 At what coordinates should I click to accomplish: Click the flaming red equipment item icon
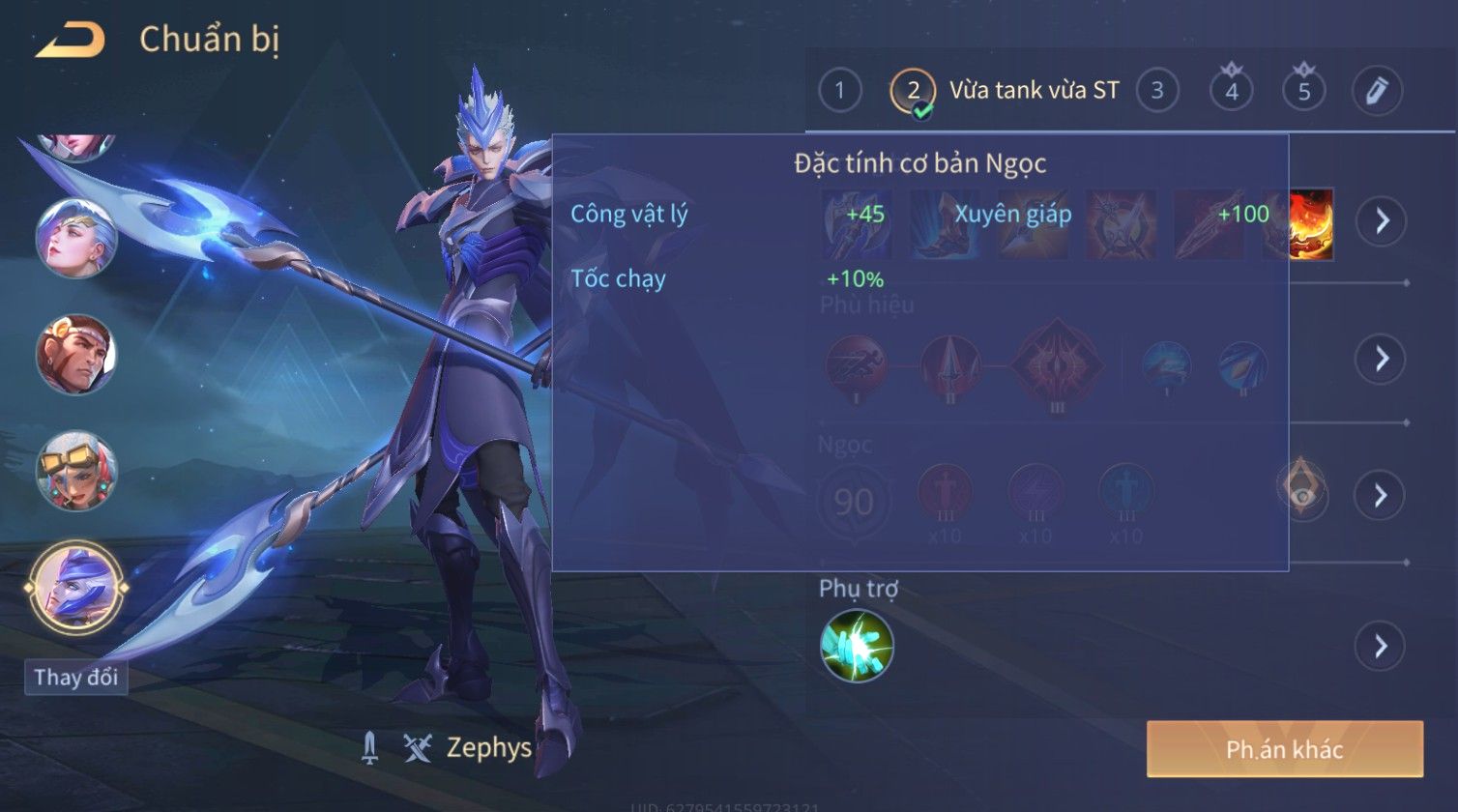click(x=1311, y=223)
